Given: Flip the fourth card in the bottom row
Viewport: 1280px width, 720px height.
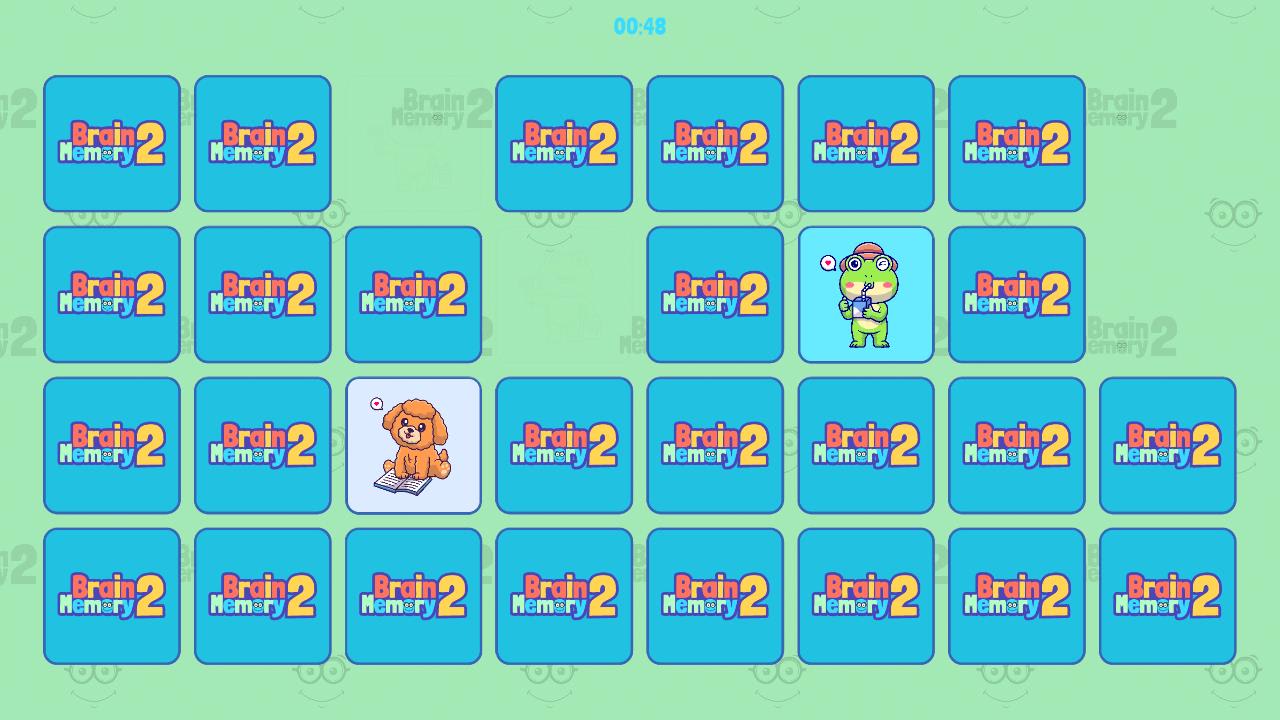Looking at the screenshot, I should (x=564, y=595).
